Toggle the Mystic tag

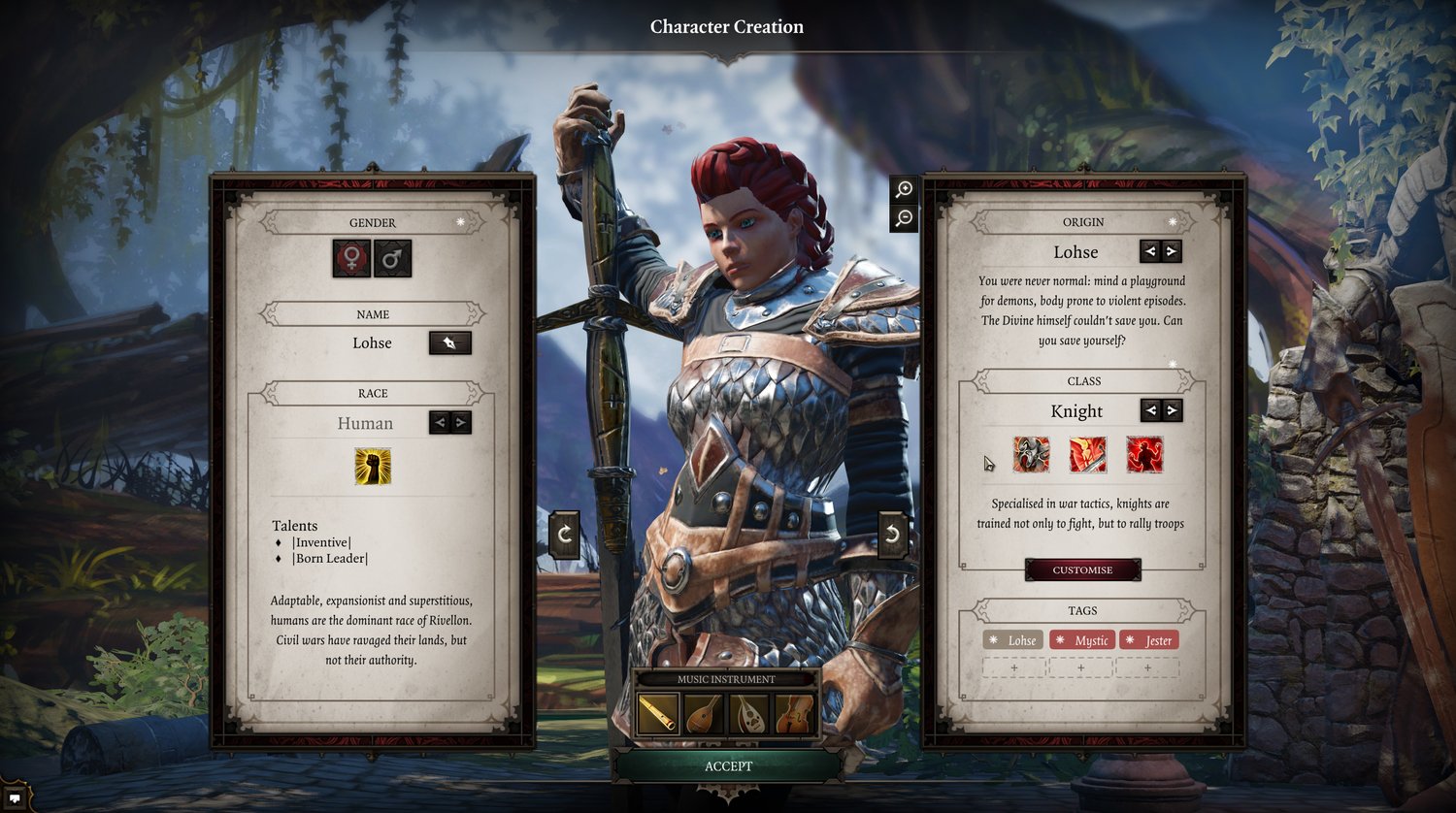point(1082,640)
